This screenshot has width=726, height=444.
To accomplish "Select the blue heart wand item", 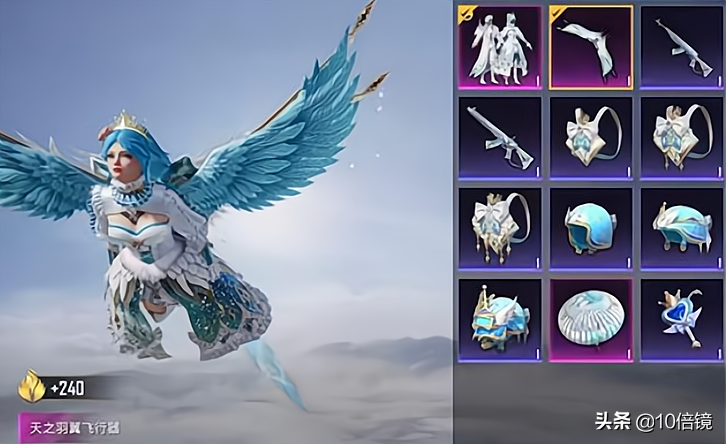I will 681,320.
